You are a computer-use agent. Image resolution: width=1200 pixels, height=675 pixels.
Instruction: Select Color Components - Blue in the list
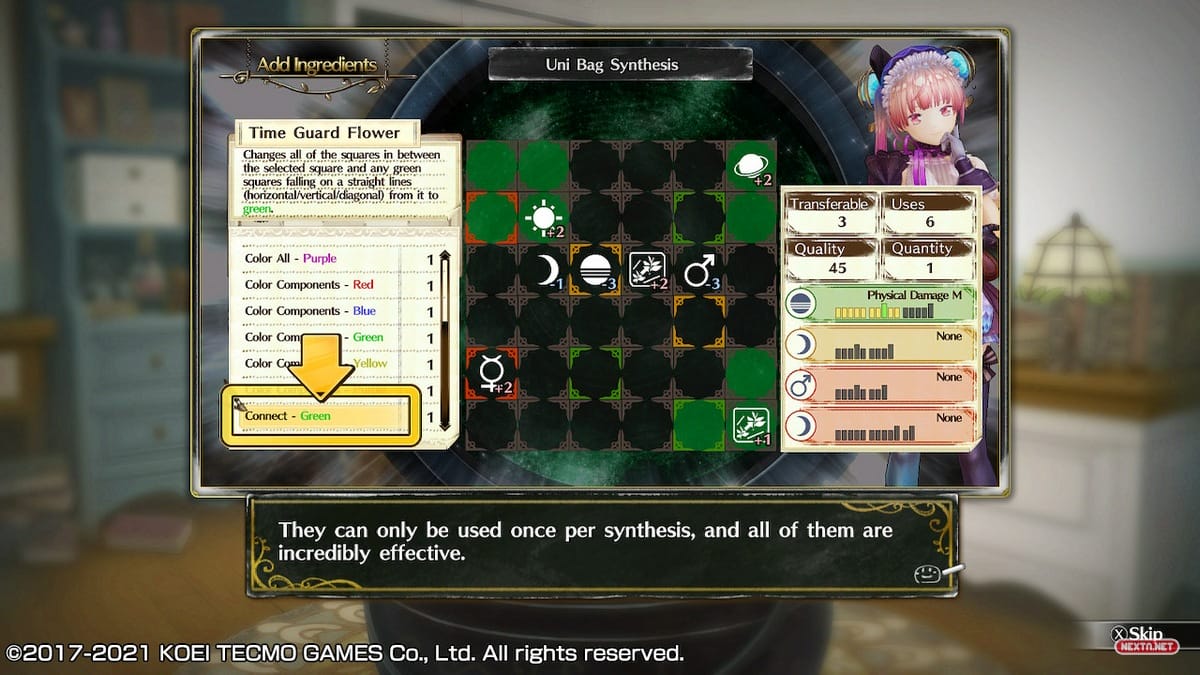[x=320, y=311]
